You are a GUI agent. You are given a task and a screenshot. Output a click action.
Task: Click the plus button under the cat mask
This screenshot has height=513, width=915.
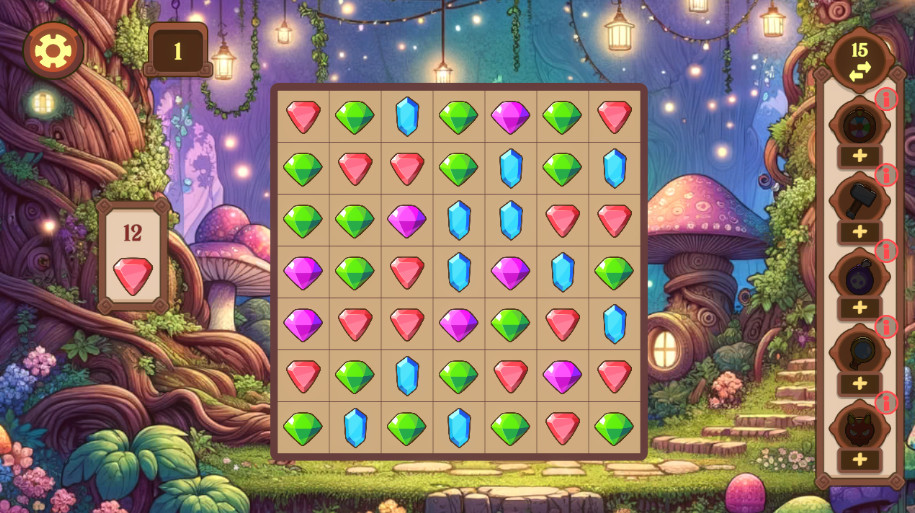tap(859, 460)
